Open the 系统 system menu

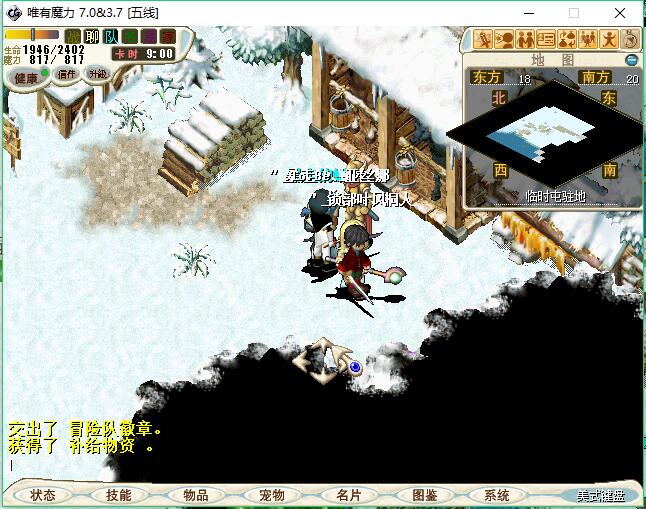pyautogui.click(x=497, y=495)
